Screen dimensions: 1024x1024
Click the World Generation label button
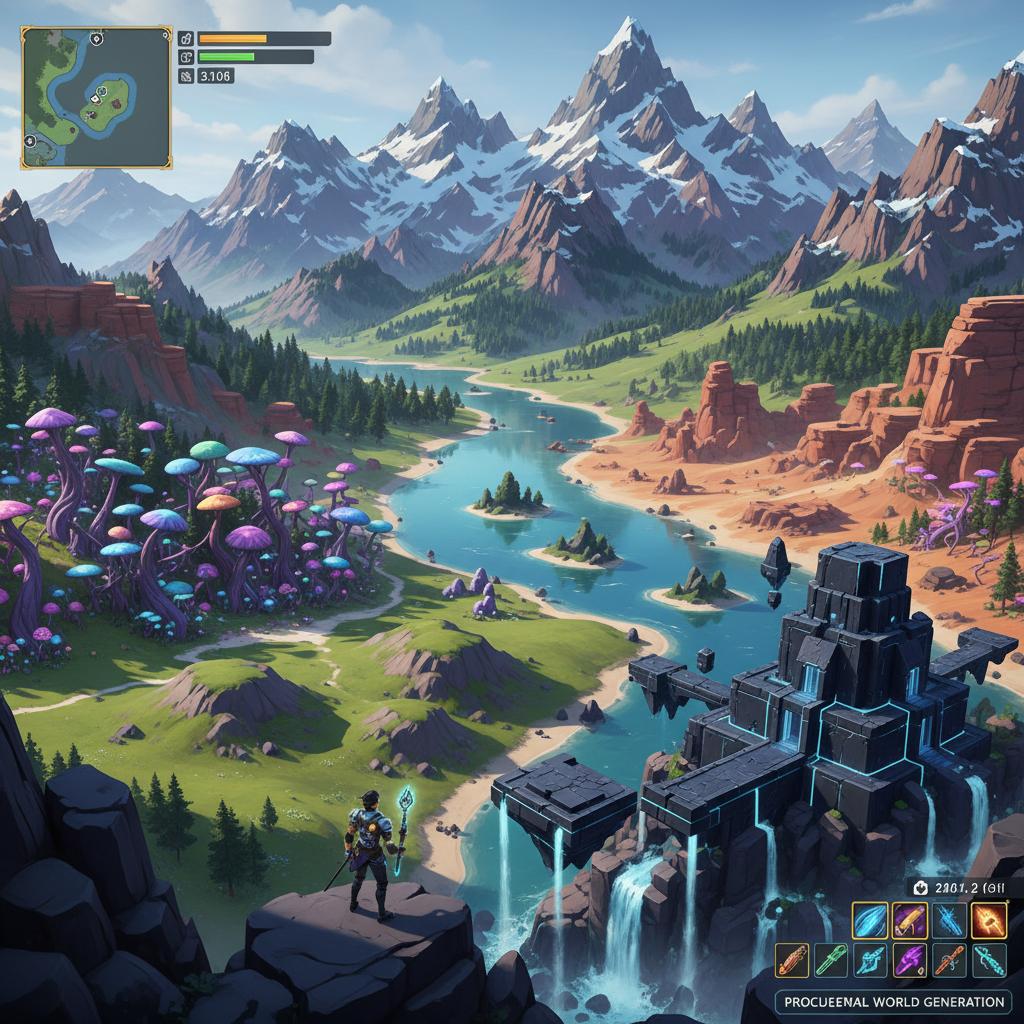tap(893, 1001)
